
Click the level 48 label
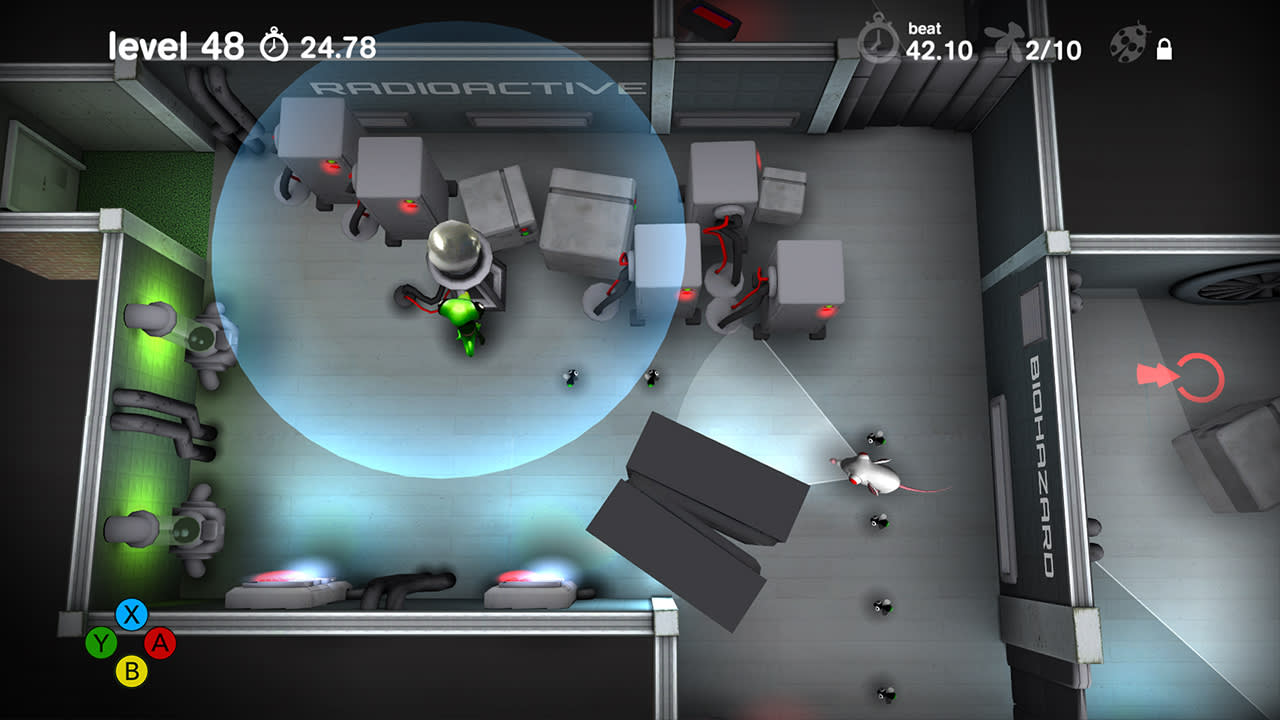click(x=176, y=45)
